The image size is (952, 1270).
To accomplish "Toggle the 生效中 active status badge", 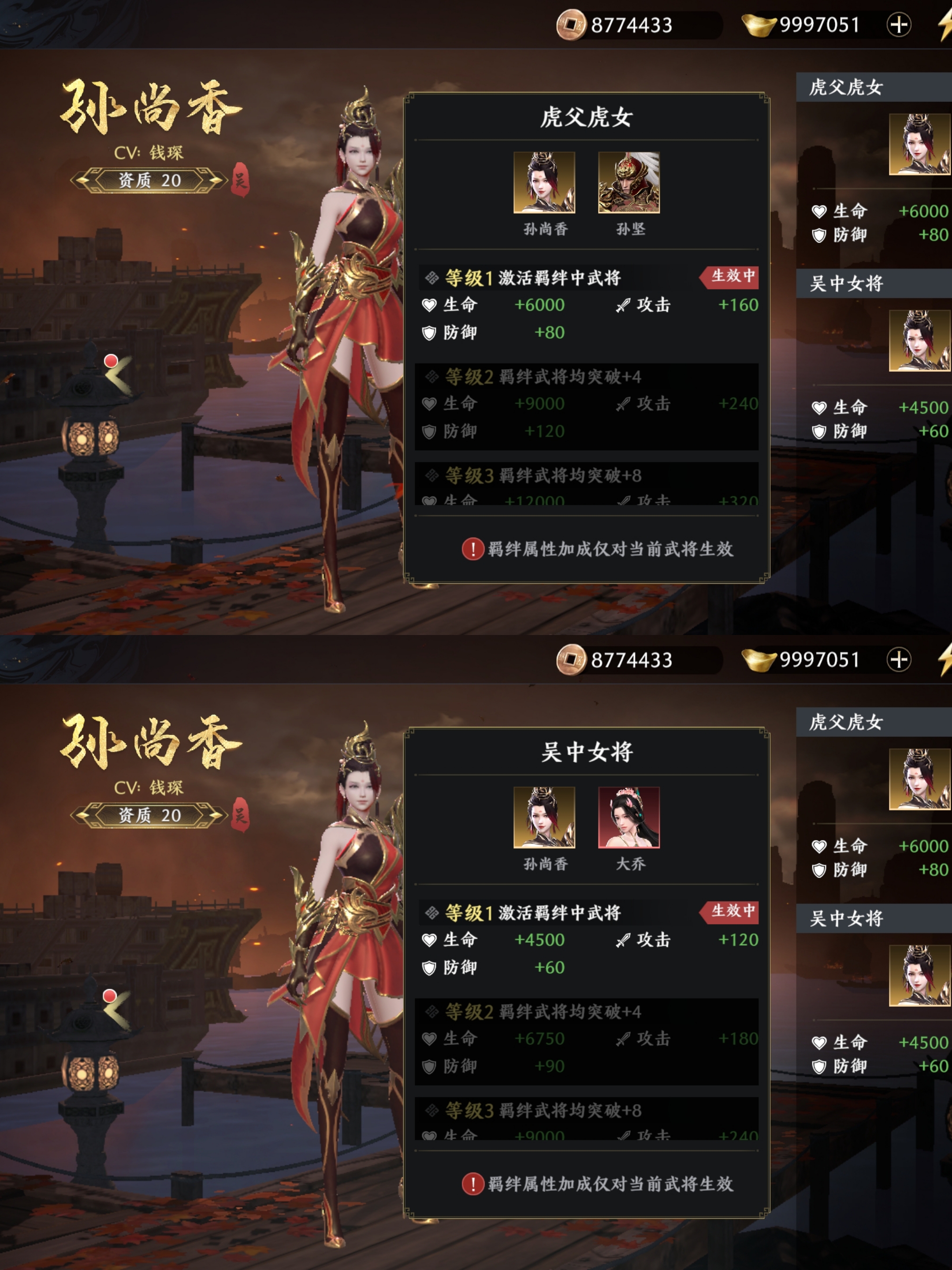I will click(729, 277).
